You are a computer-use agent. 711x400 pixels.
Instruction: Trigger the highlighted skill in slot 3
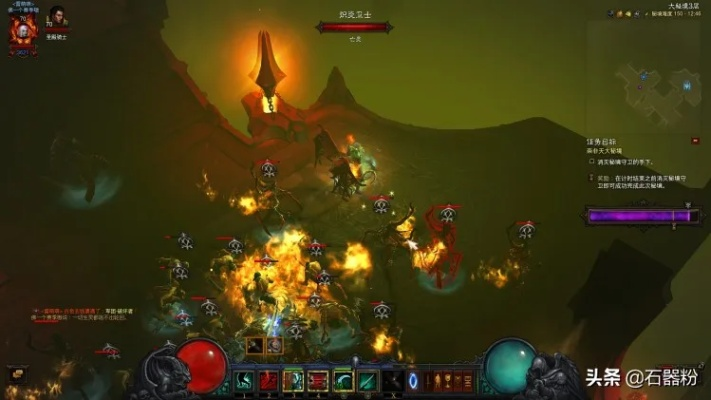click(294, 380)
